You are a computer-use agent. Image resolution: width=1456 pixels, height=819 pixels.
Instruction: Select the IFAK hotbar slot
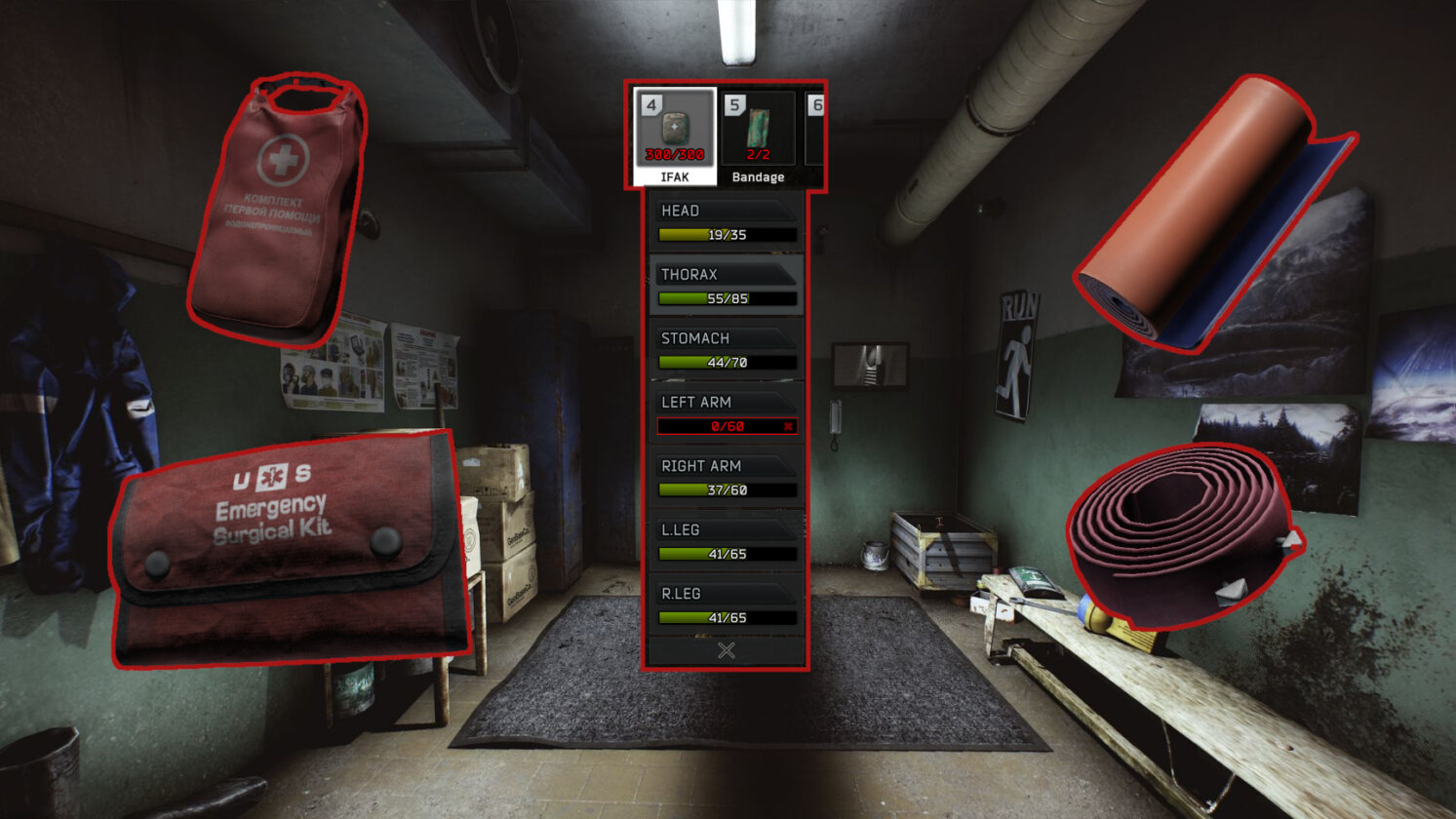click(675, 136)
